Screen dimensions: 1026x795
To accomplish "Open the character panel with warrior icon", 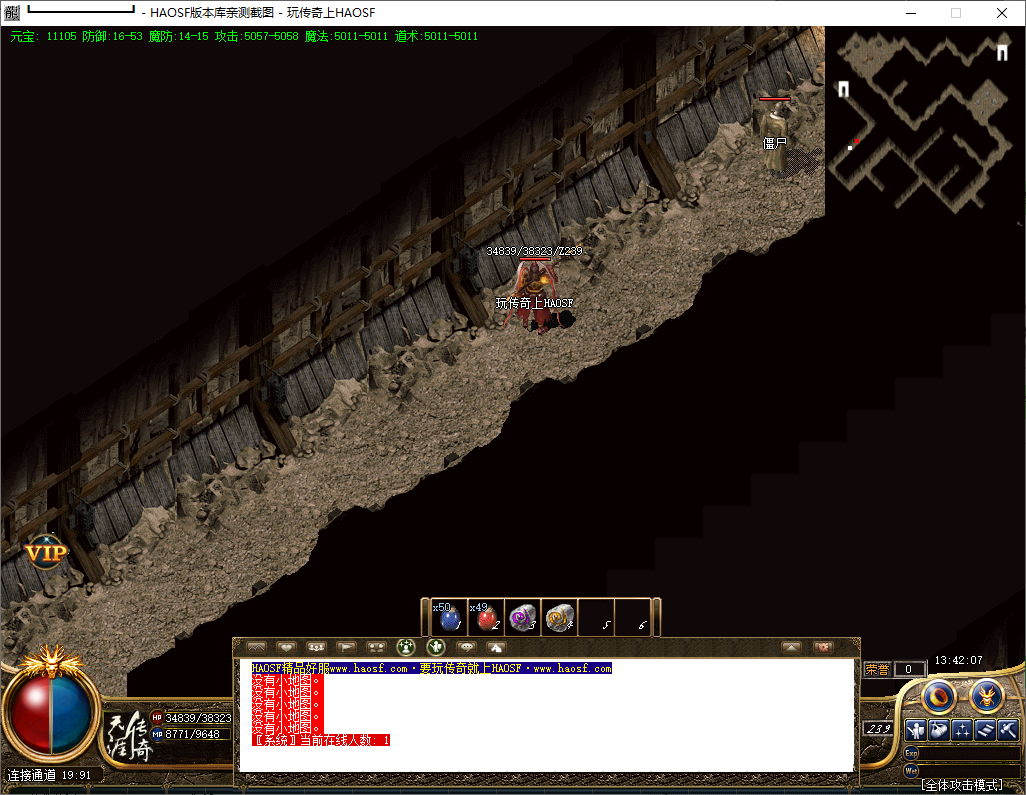I will [915, 730].
